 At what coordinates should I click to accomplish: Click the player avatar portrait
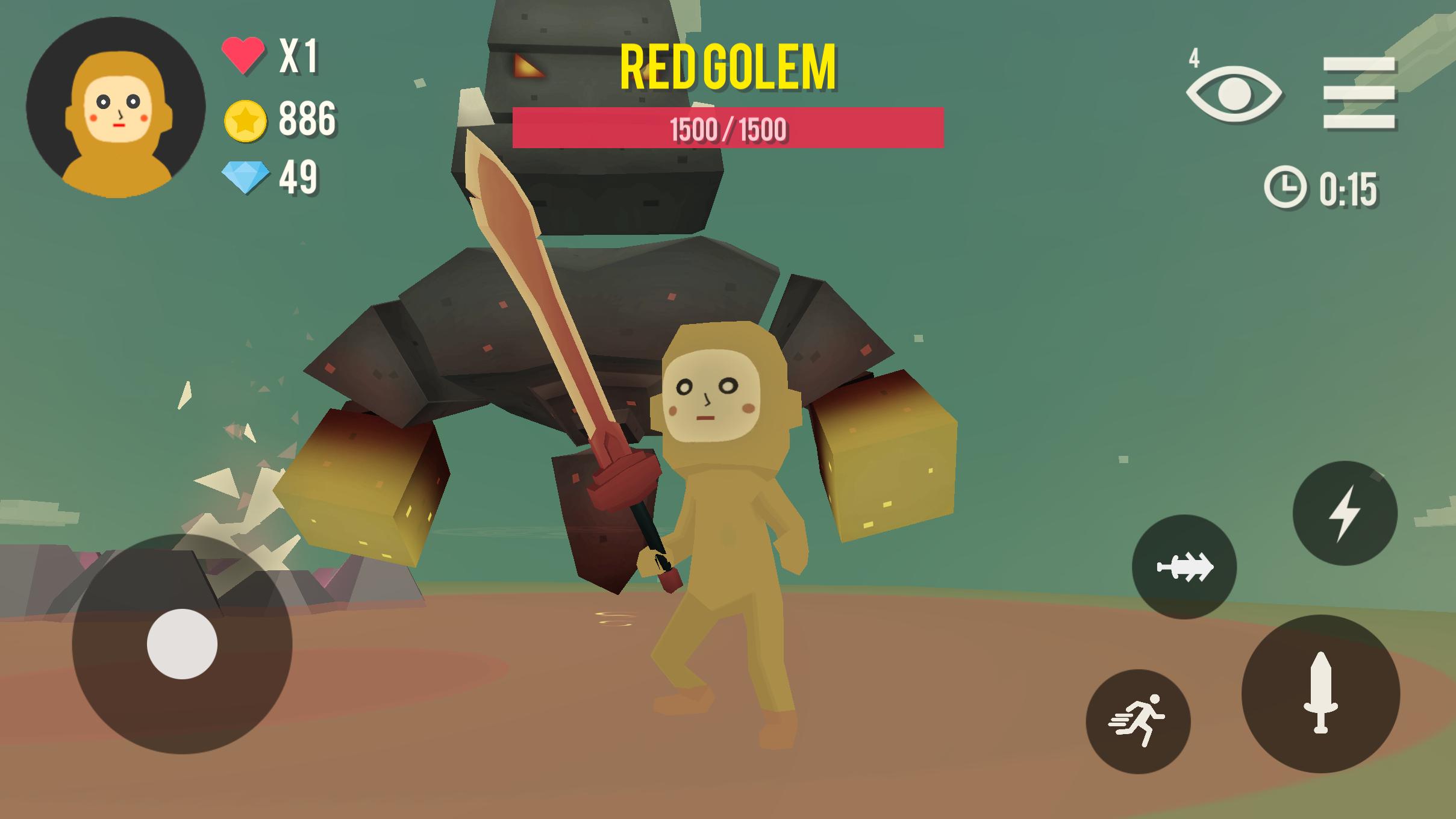(x=116, y=107)
